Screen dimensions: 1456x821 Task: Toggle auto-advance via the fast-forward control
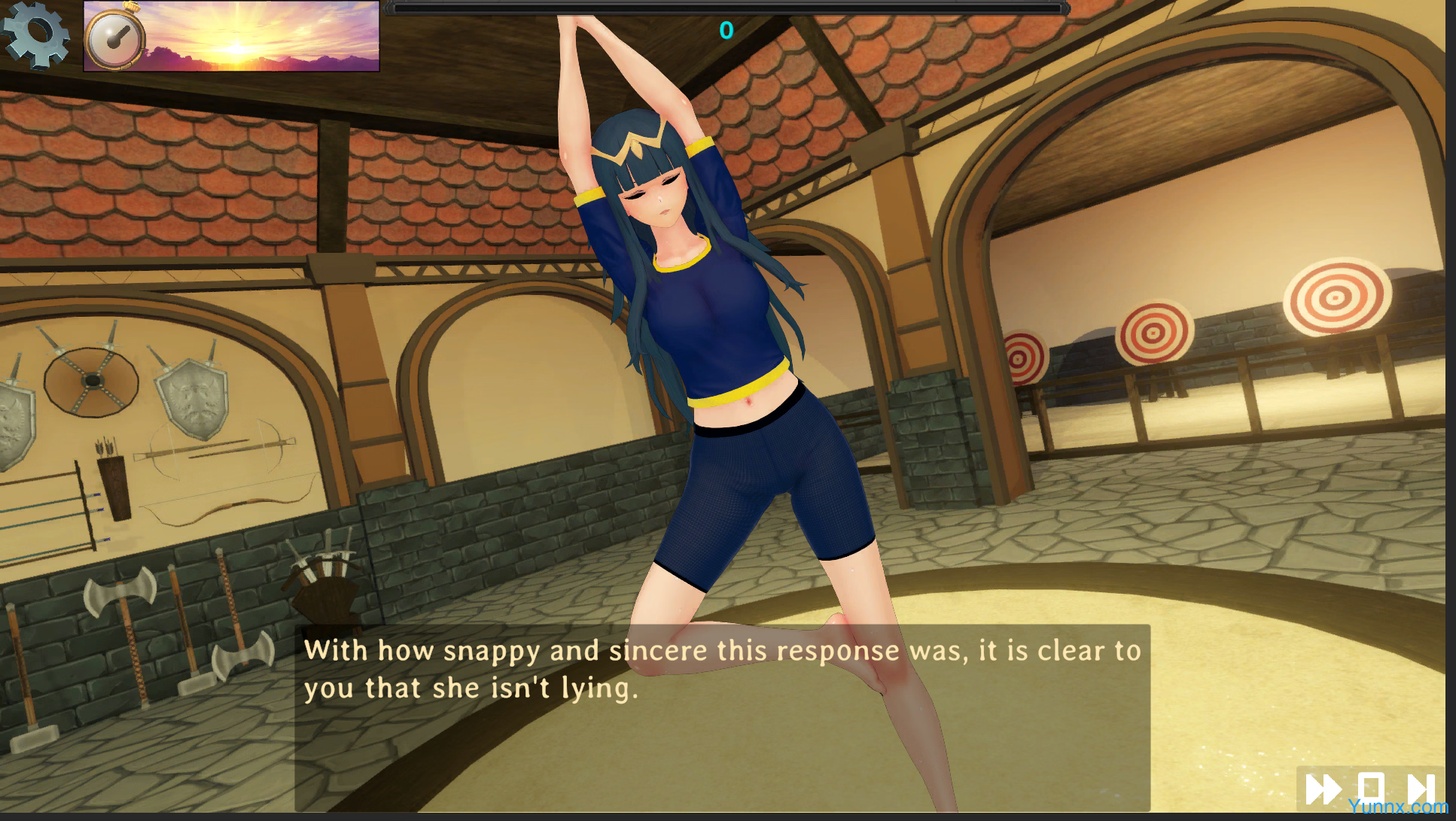(x=1325, y=788)
